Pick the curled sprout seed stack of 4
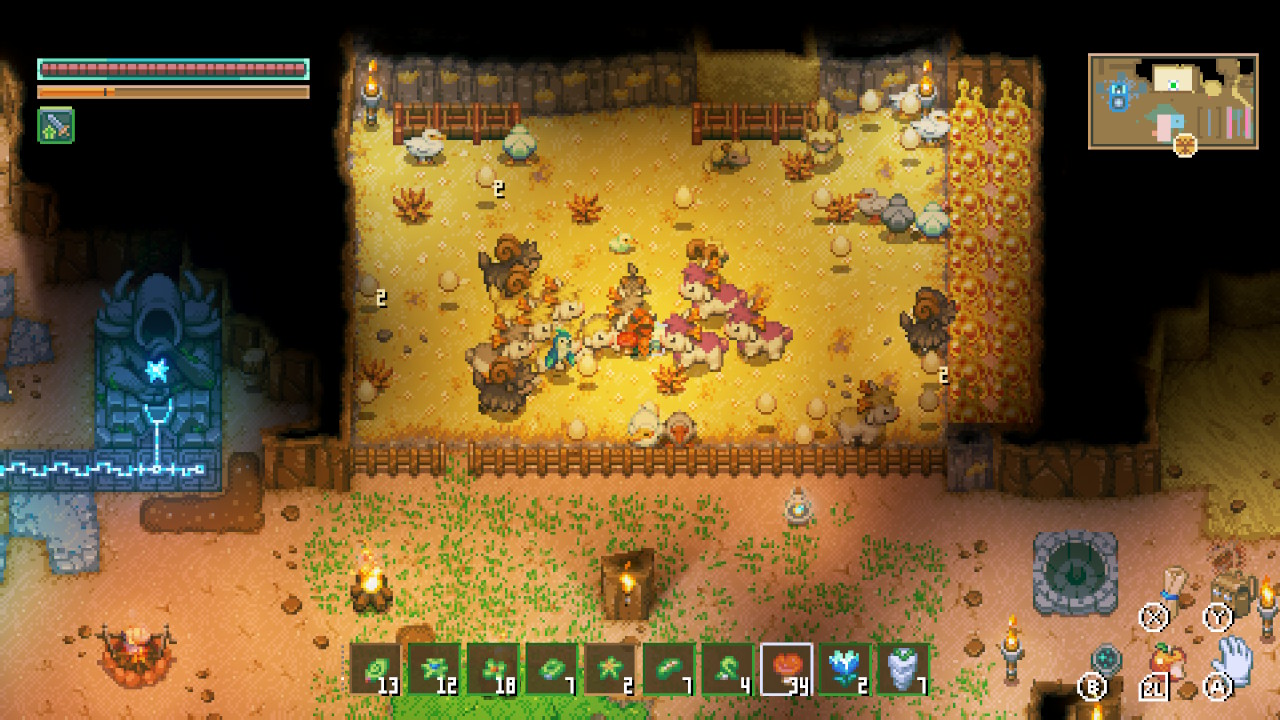Screen dimensions: 1280x720 click(727, 669)
